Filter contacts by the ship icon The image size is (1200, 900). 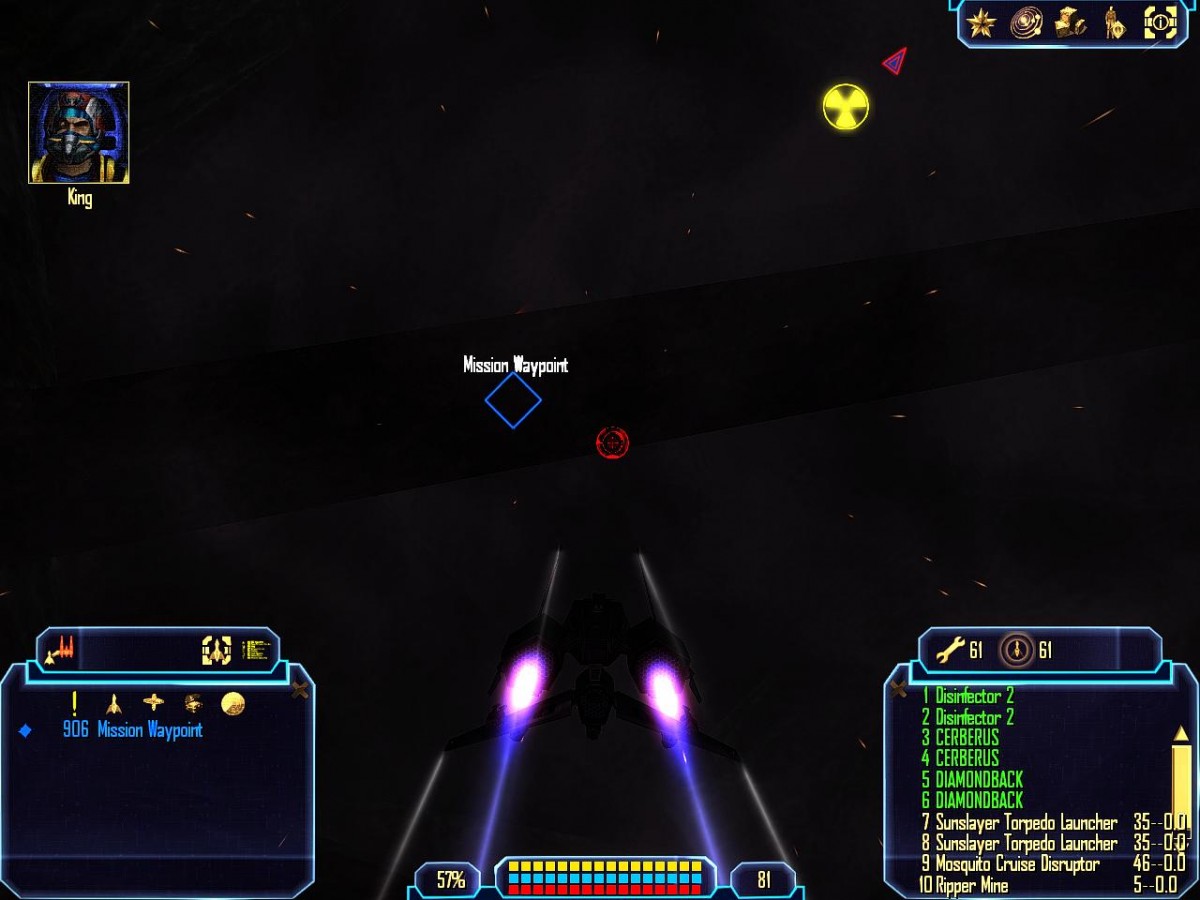point(114,703)
